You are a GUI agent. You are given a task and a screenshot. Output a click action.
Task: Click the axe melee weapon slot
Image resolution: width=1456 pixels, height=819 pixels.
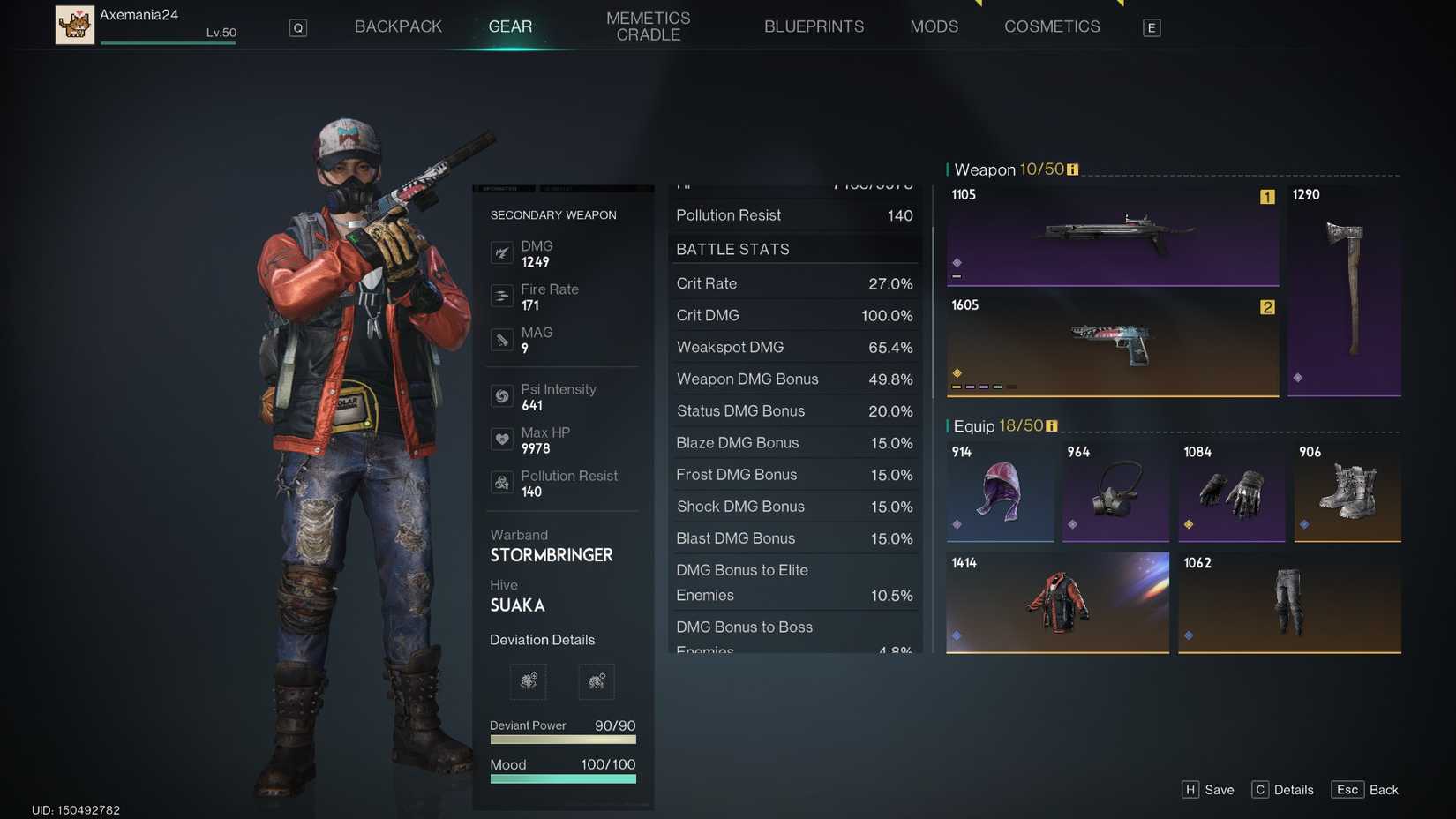click(1344, 291)
